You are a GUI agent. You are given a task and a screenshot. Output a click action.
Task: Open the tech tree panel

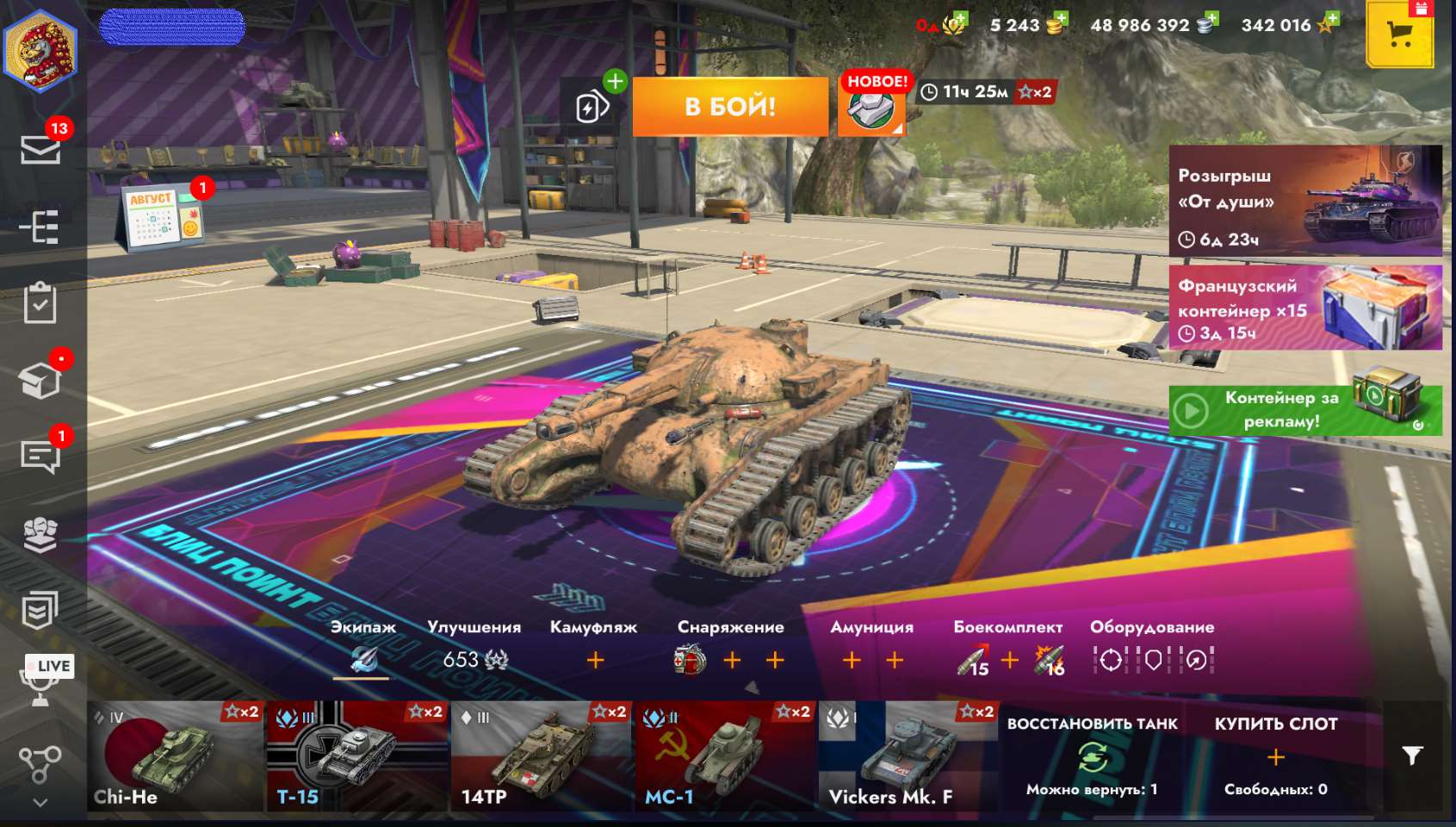click(40, 226)
